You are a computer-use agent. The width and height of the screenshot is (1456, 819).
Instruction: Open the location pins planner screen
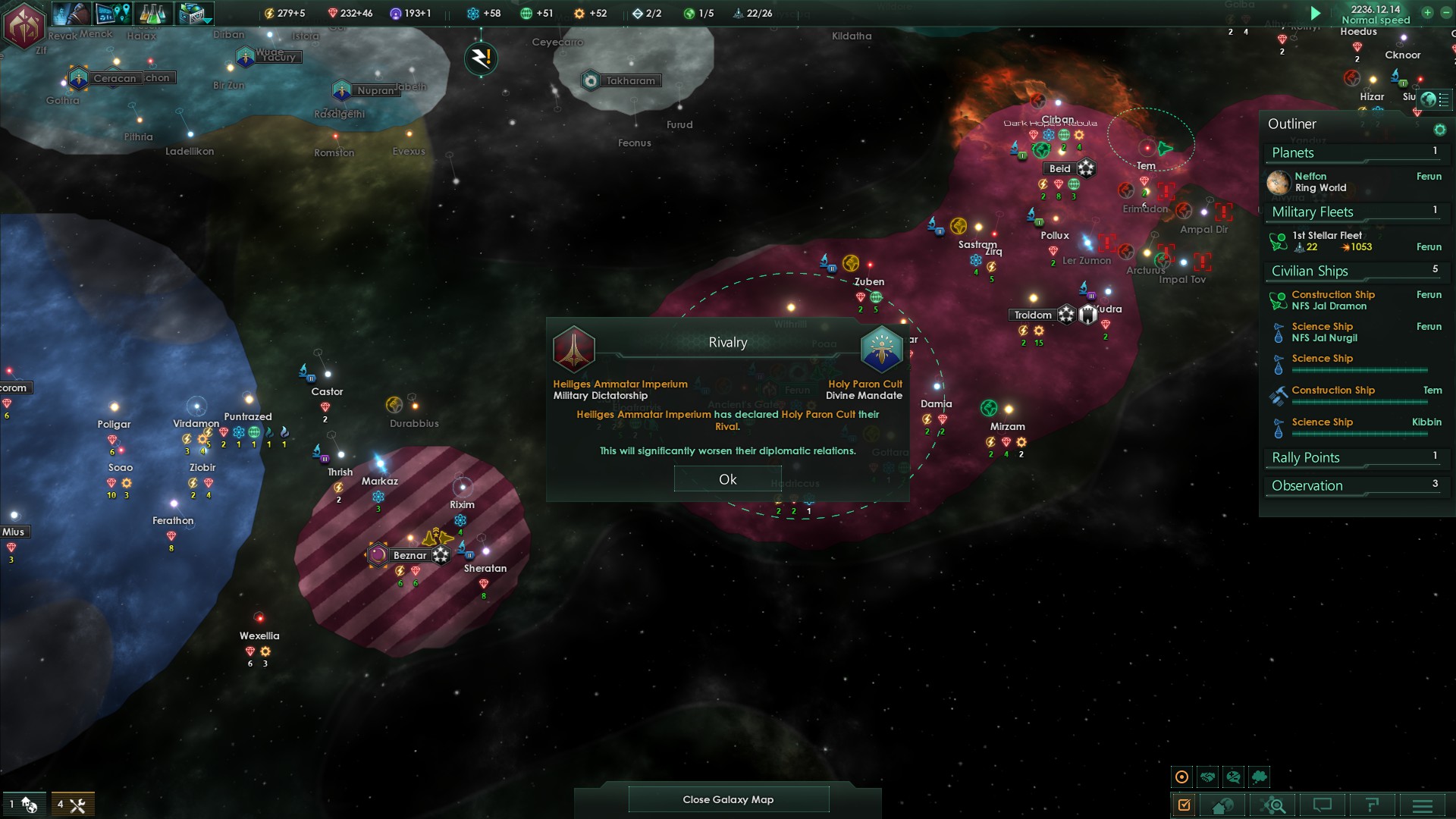click(x=113, y=13)
